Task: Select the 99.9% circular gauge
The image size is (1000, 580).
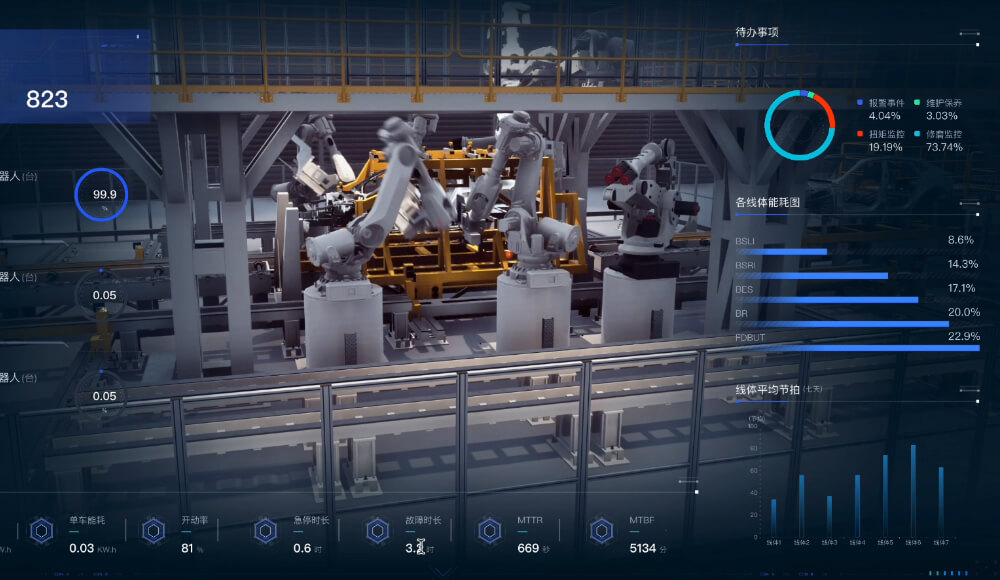Action: click(105, 196)
